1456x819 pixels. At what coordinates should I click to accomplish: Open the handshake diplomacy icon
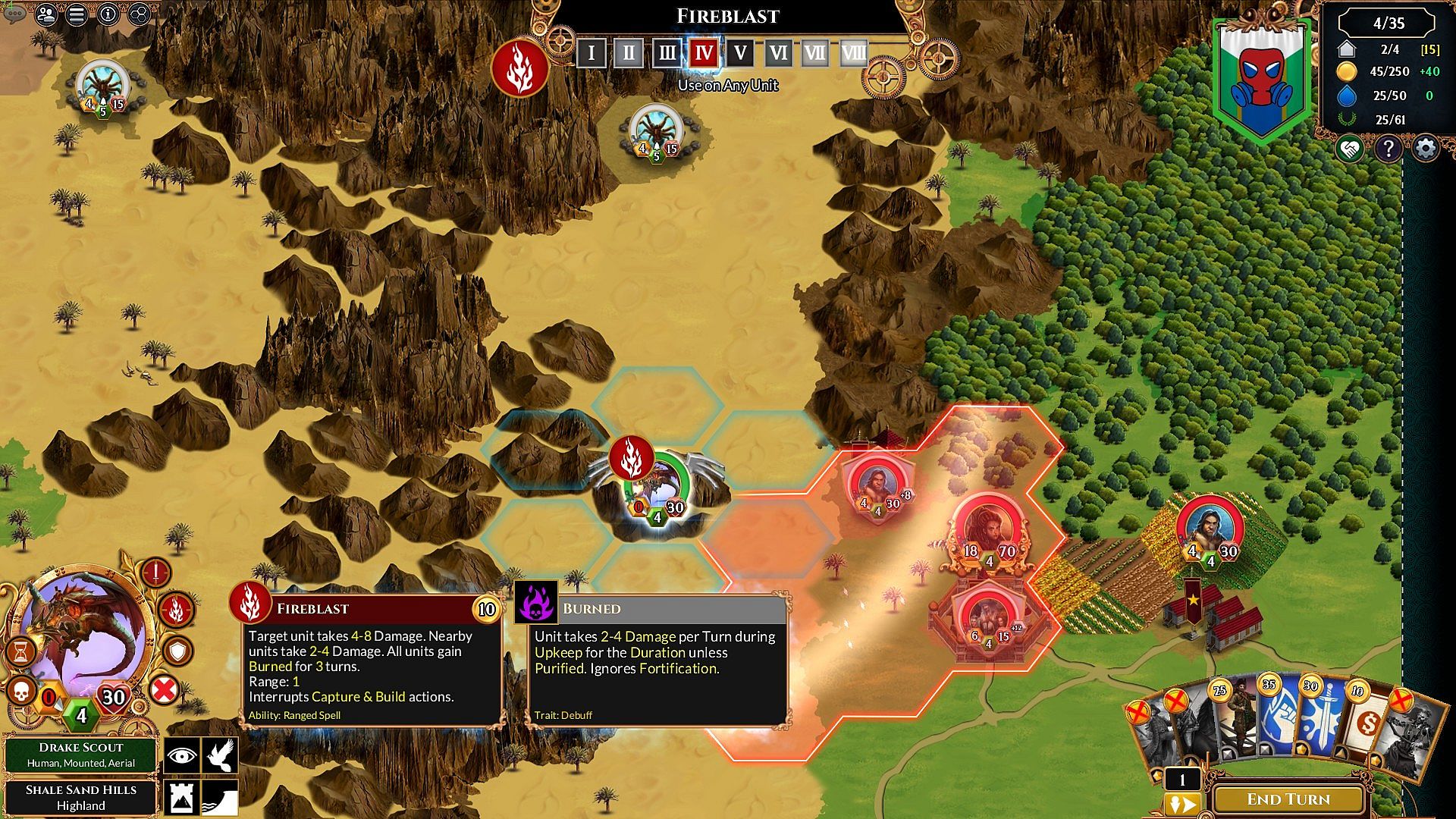point(1350,149)
